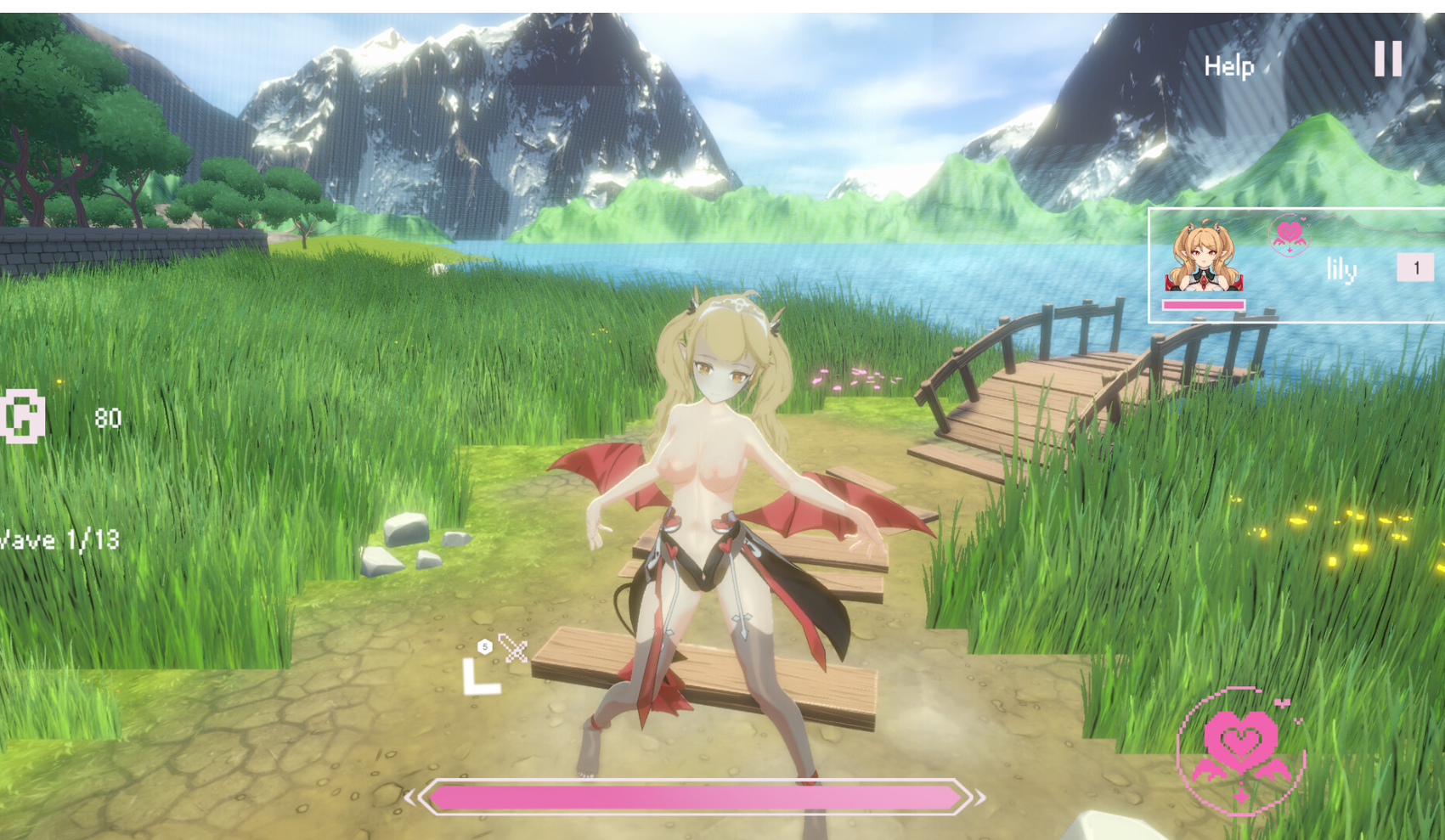
Task: Click the small heart icon beside Lily
Action: click(1289, 234)
